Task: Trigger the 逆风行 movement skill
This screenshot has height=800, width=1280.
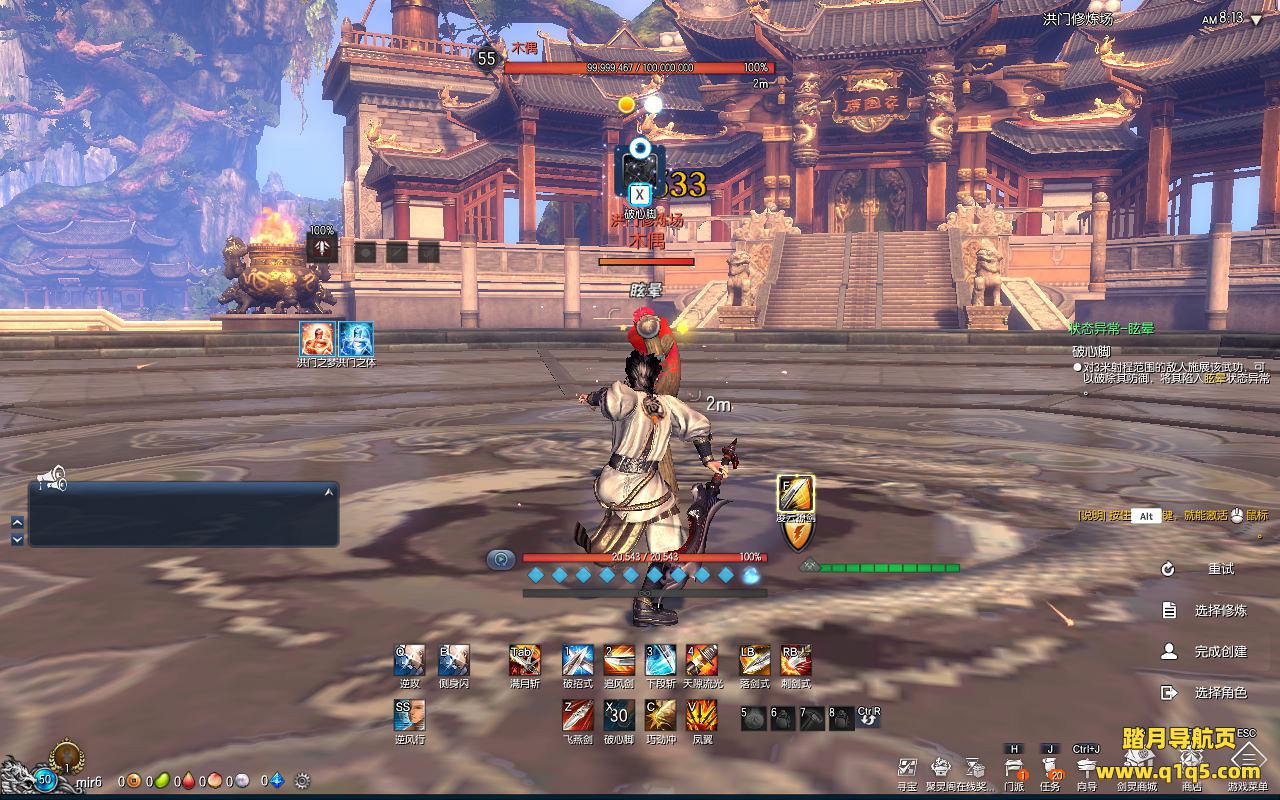Action: click(409, 715)
